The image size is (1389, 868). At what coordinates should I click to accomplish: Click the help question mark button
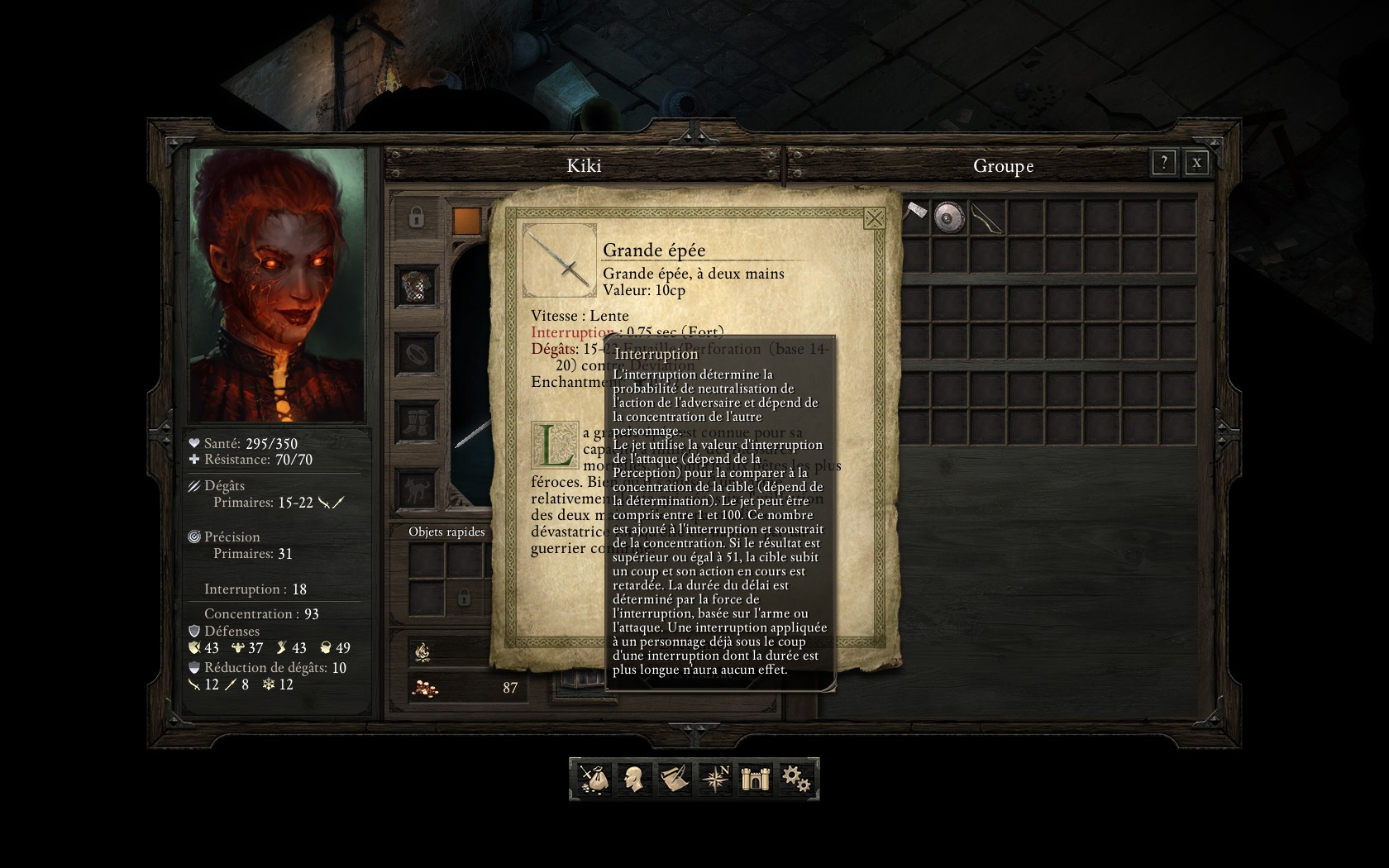[1164, 163]
